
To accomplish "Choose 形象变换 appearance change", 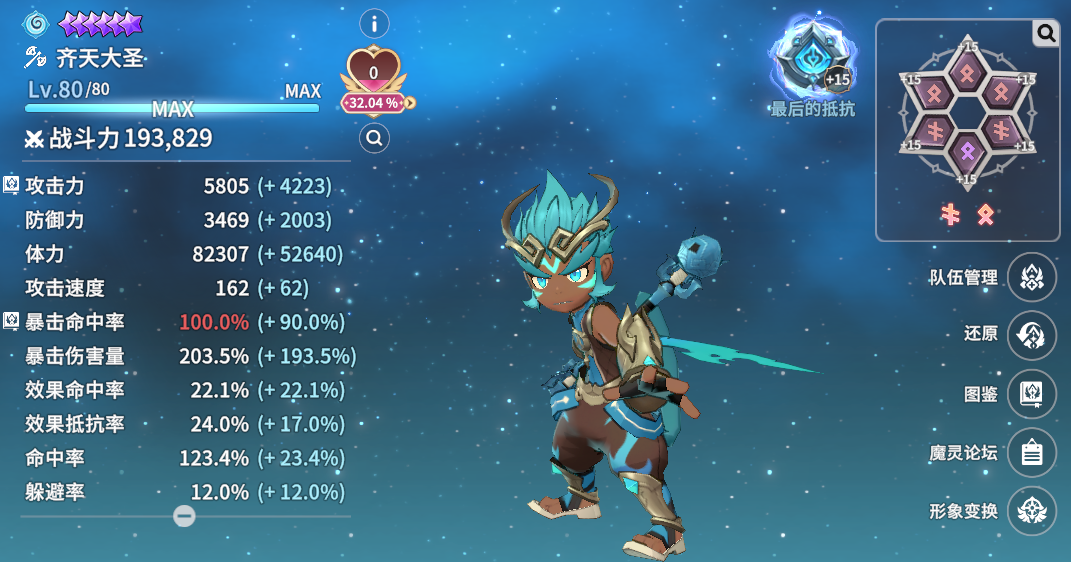I will 1032,511.
